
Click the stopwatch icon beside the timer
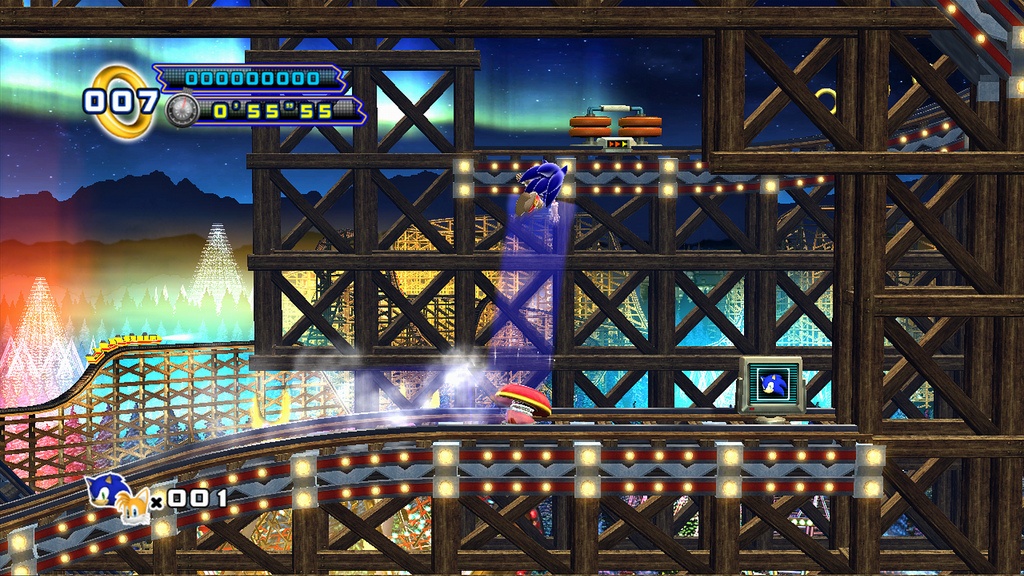coord(181,108)
